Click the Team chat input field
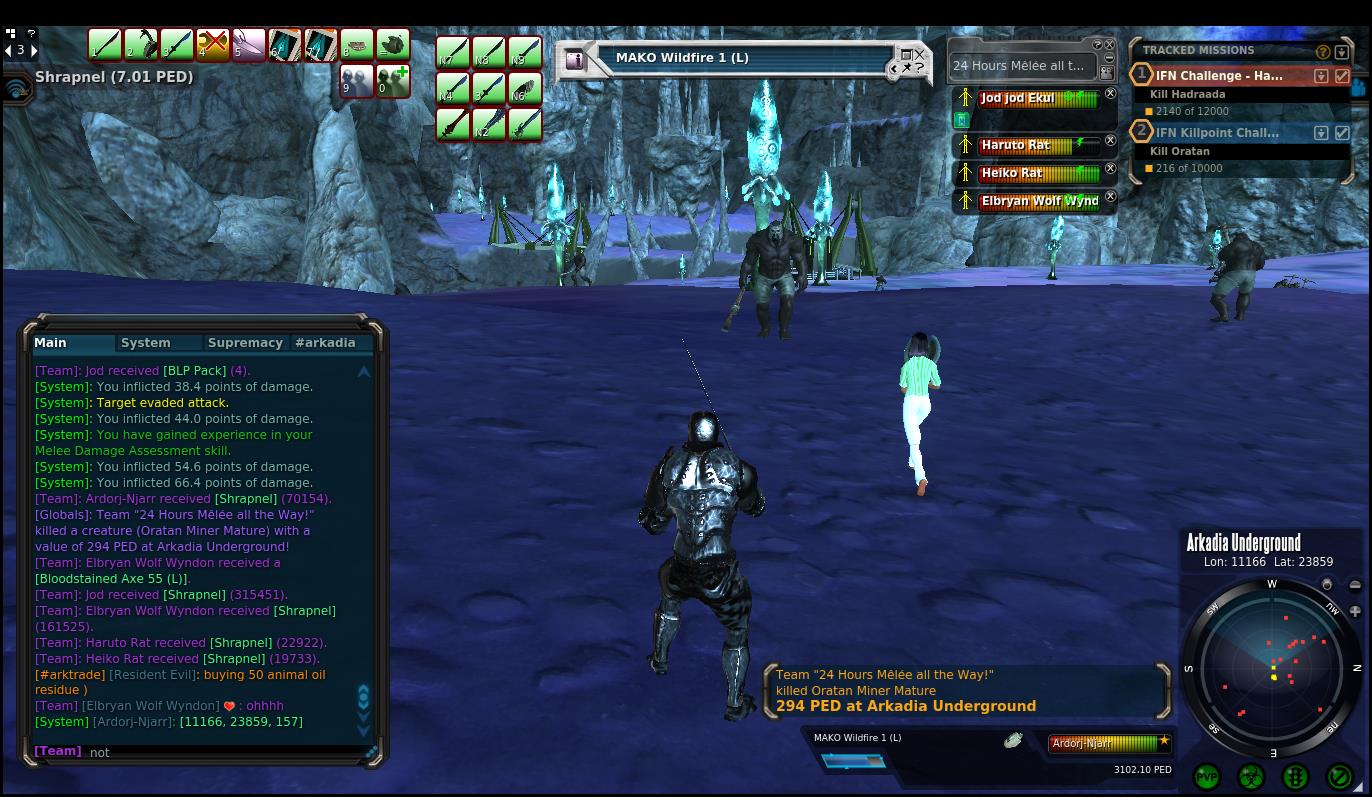 coord(225,752)
